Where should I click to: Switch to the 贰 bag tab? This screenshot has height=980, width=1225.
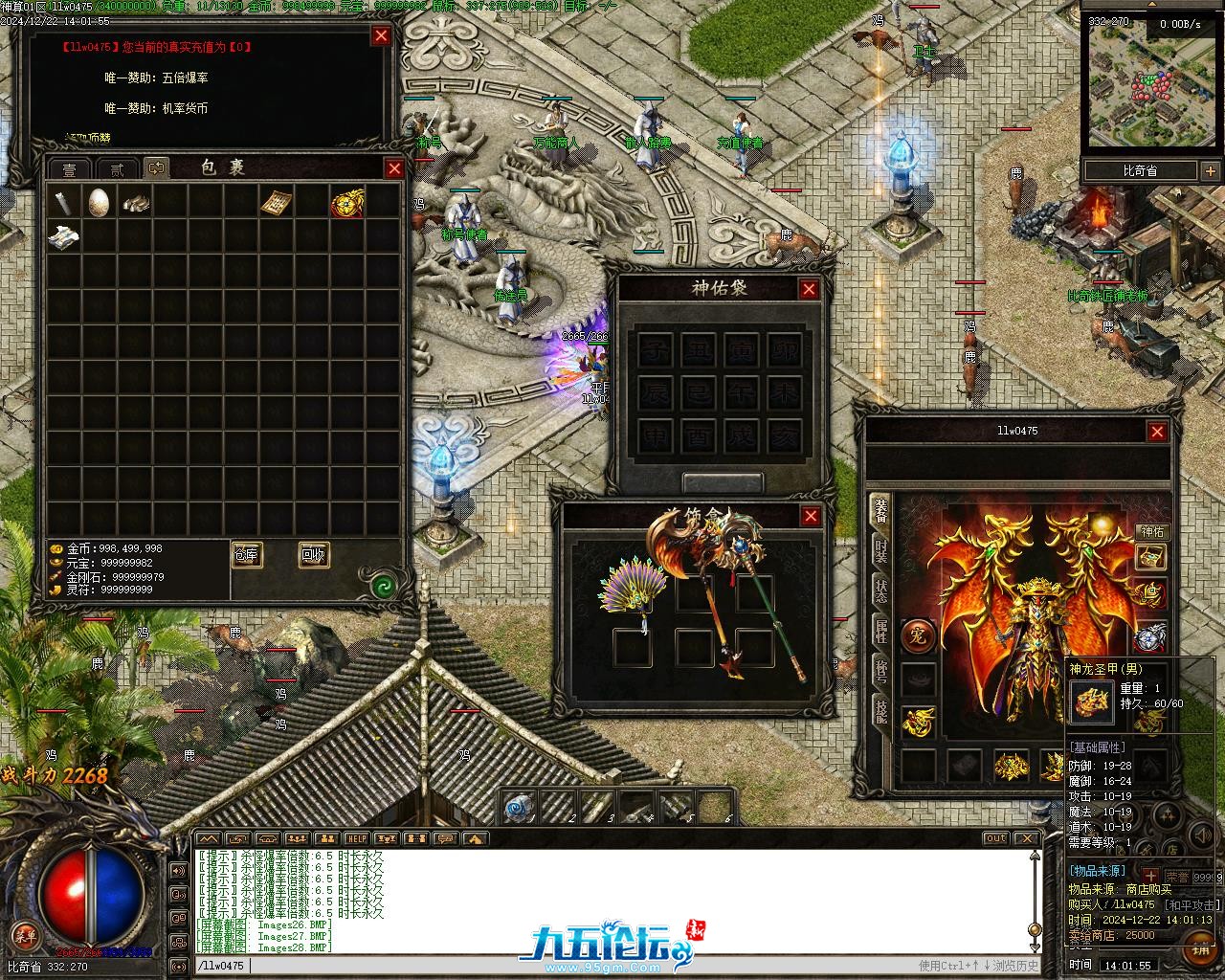tap(117, 169)
